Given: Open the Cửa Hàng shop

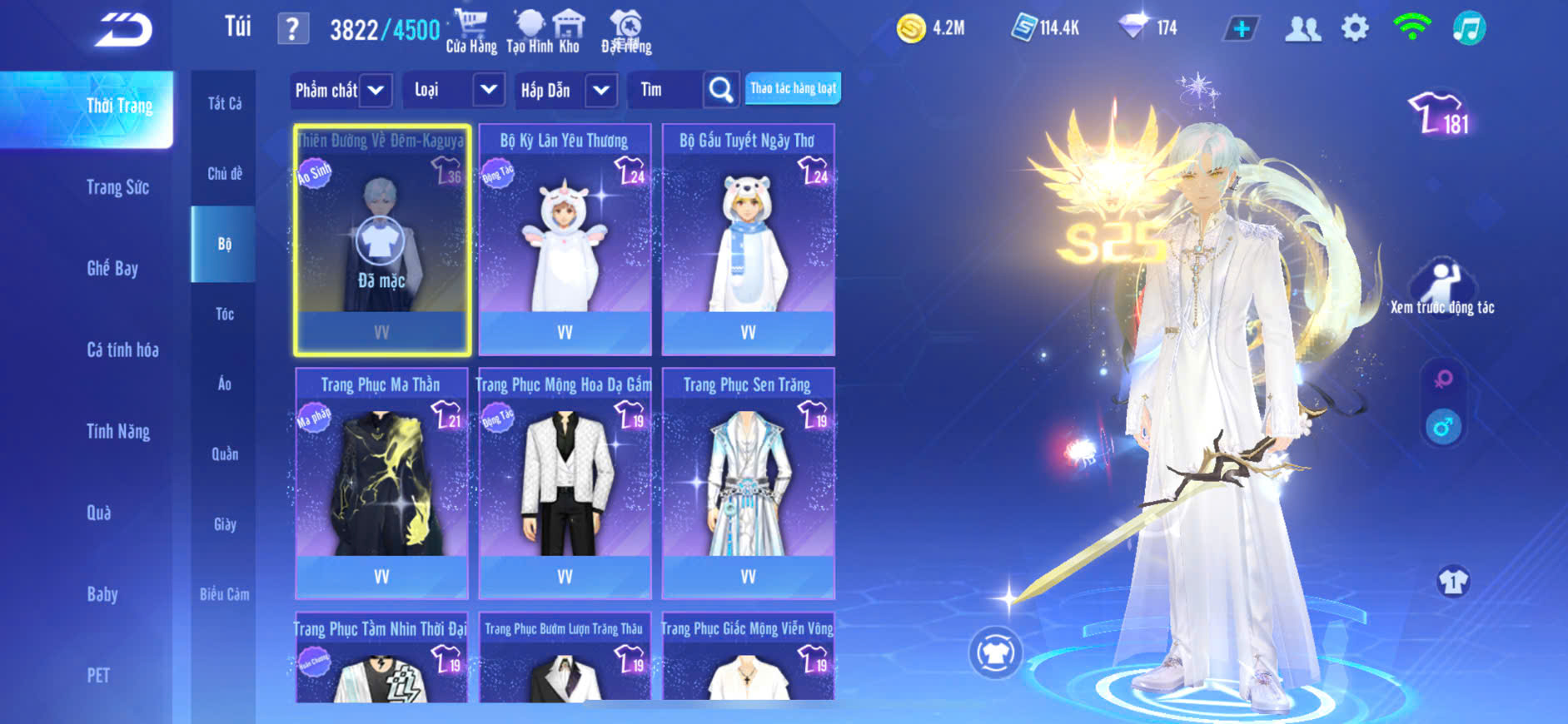Looking at the screenshot, I should pyautogui.click(x=470, y=32).
